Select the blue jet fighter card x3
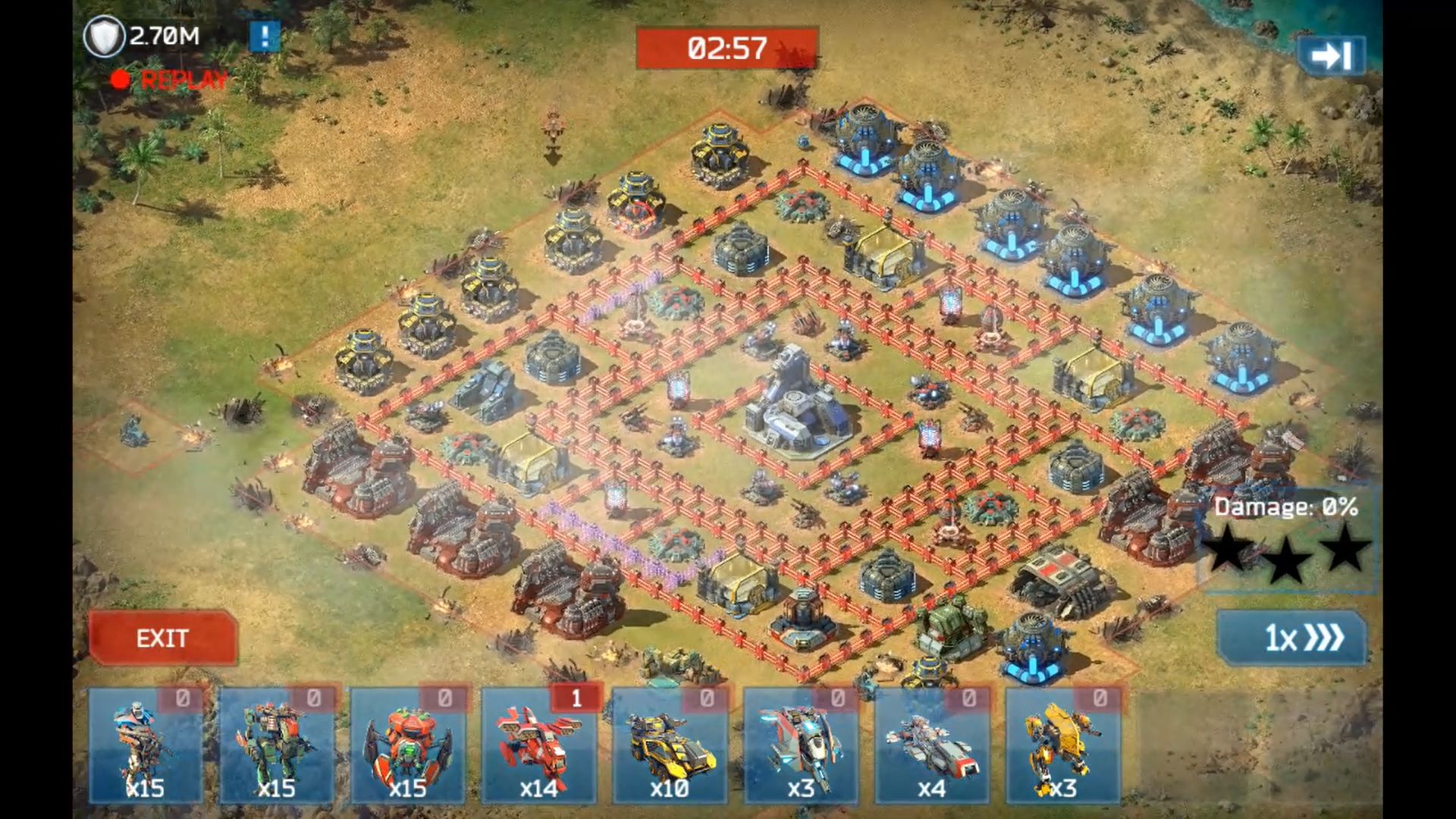This screenshot has height=819, width=1456. tap(801, 746)
